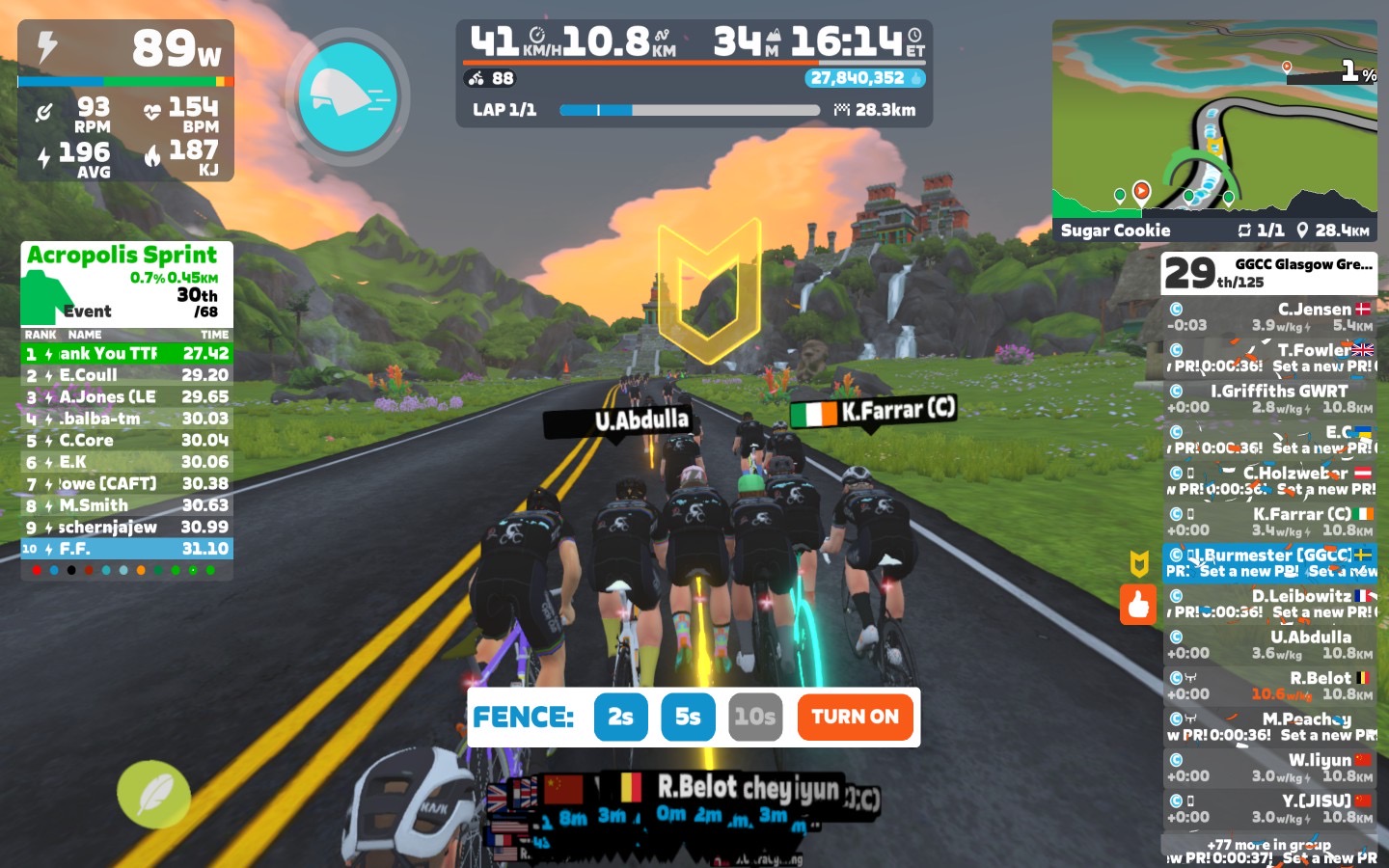The width and height of the screenshot is (1389, 868).
Task: Set fence gap to 2s
Action: click(620, 717)
